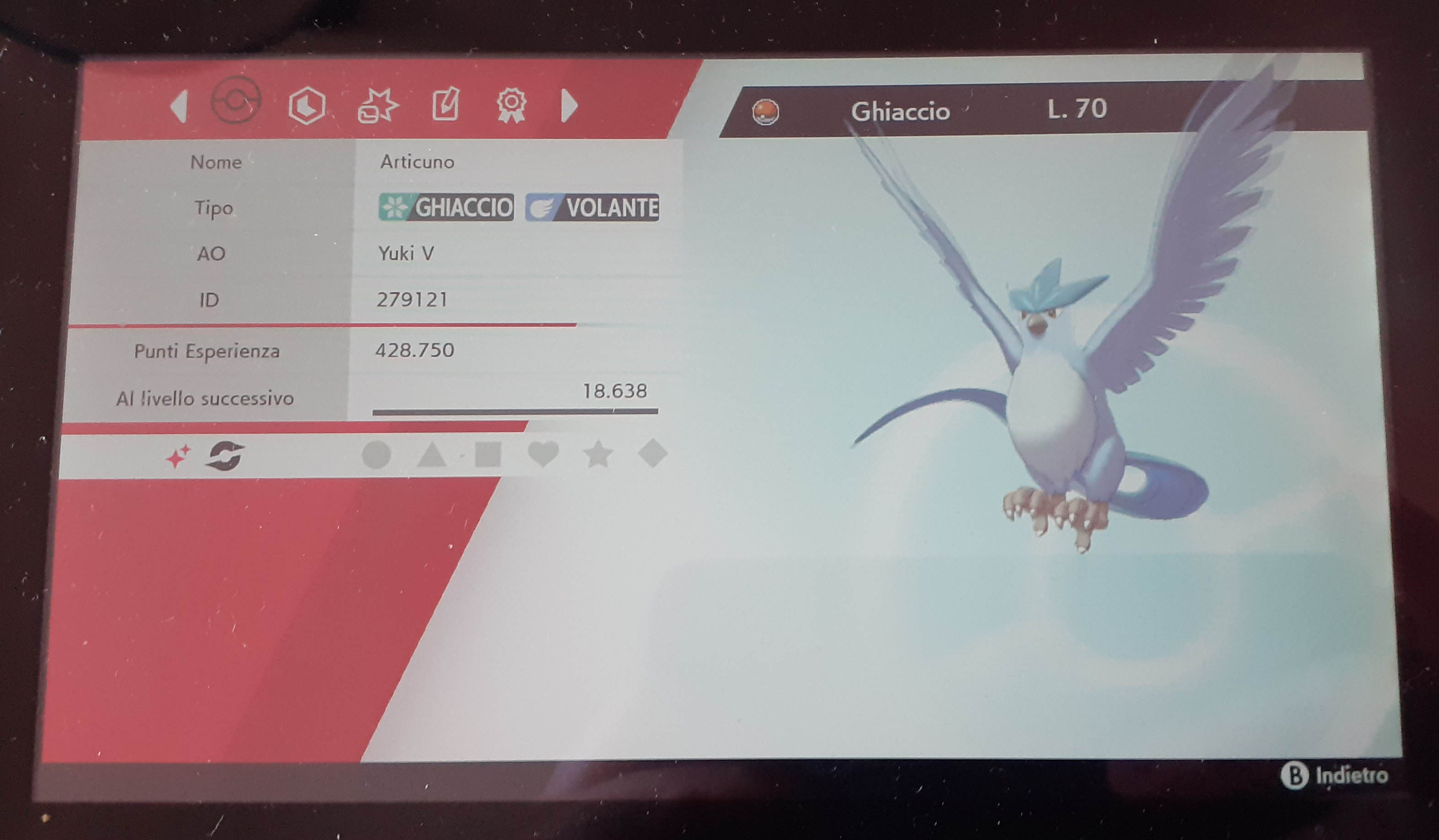Go to the previous summary page arrow

(180, 106)
